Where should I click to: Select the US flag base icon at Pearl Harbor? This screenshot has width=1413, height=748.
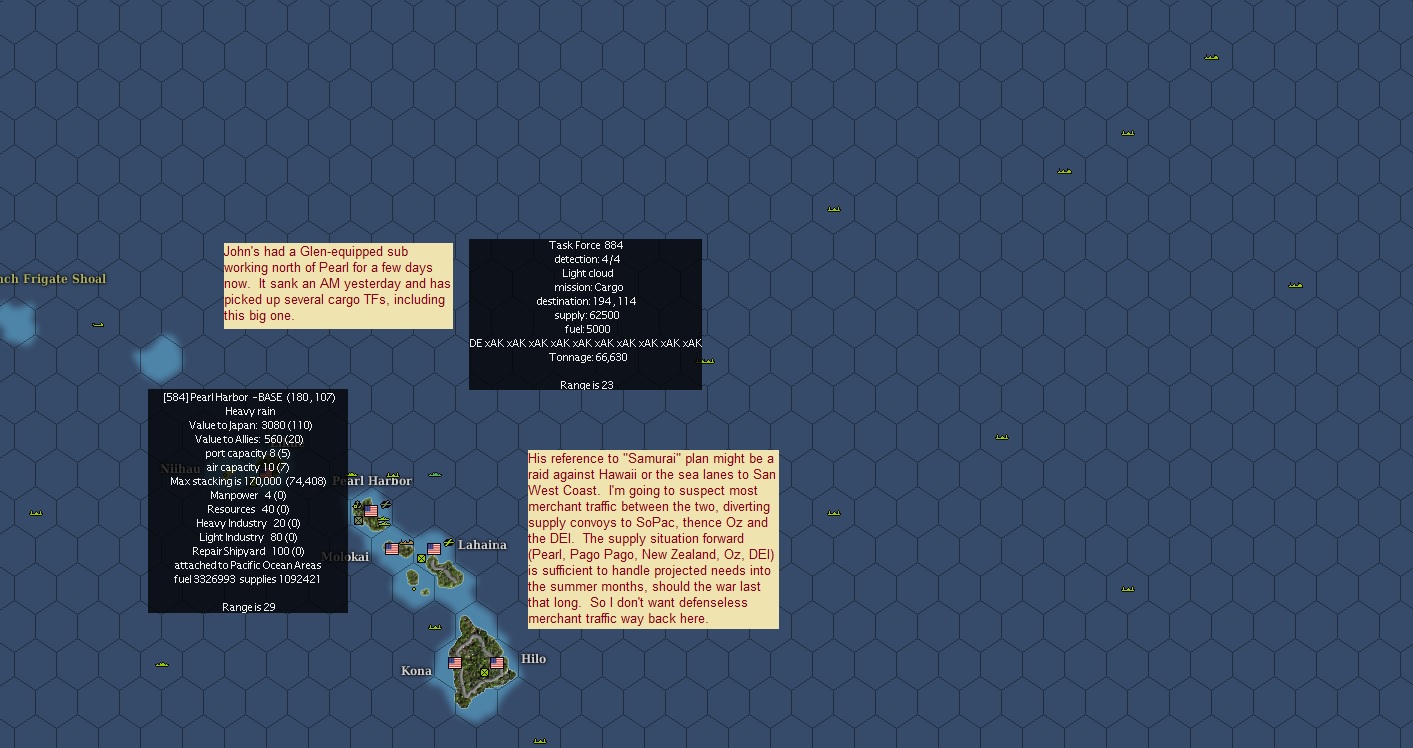coord(371,510)
